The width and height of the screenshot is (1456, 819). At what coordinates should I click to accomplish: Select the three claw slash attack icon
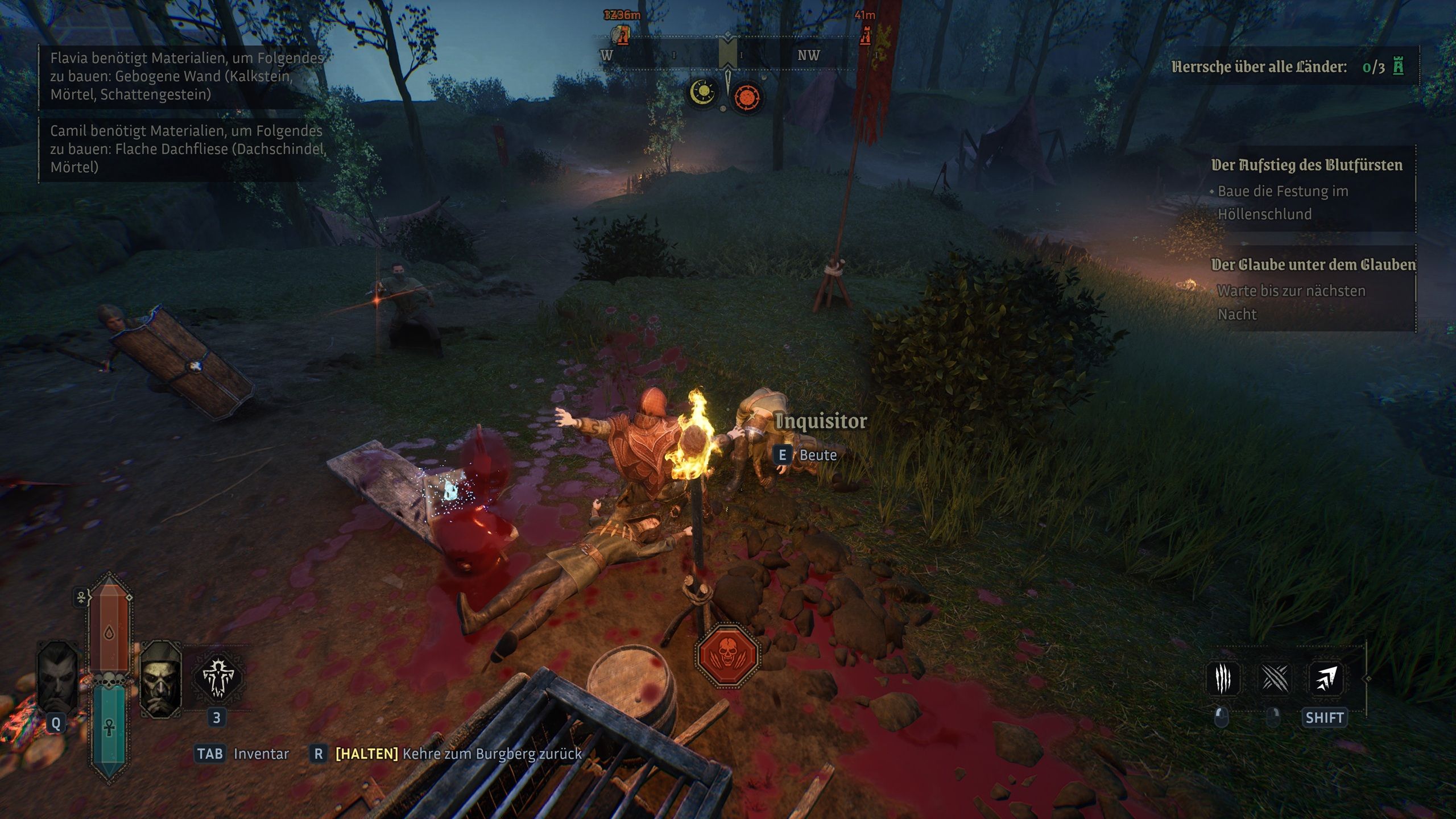(x=1223, y=678)
